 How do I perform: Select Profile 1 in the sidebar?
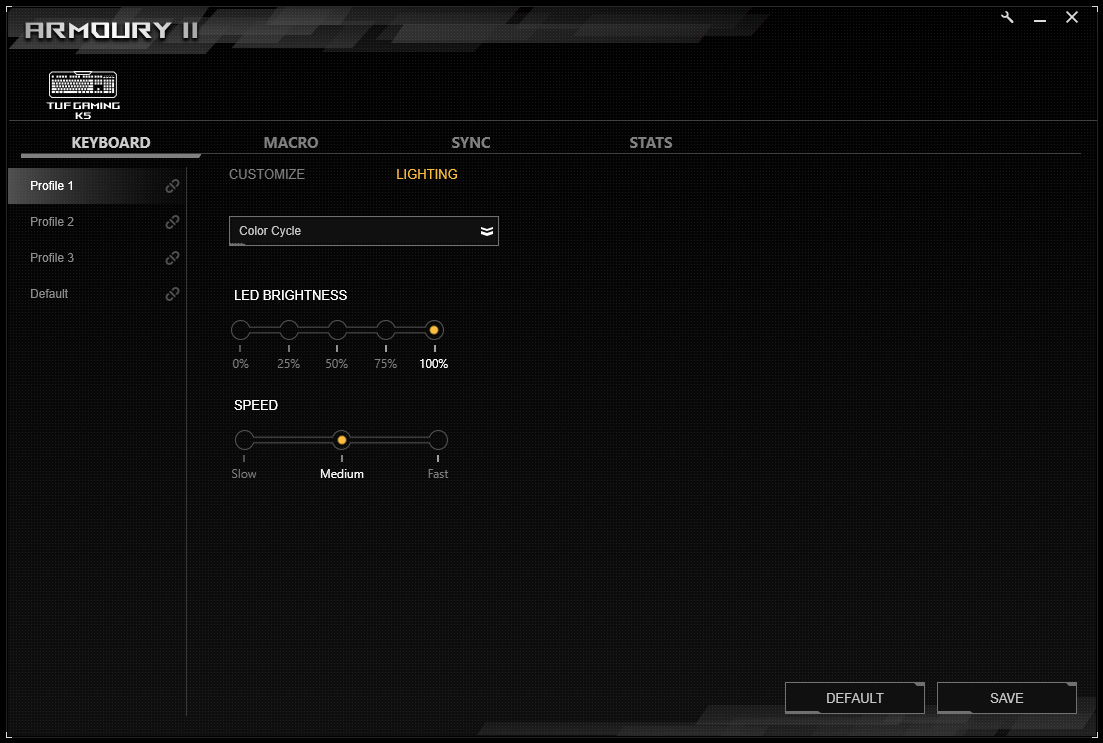[x=52, y=186]
